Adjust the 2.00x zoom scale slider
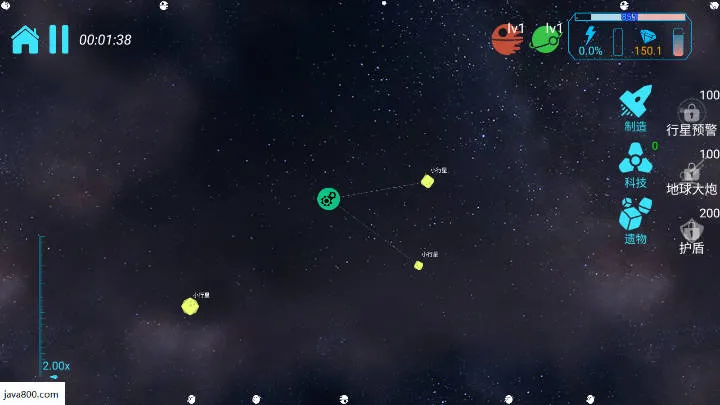Screen dimensions: 720x405 coord(41,300)
